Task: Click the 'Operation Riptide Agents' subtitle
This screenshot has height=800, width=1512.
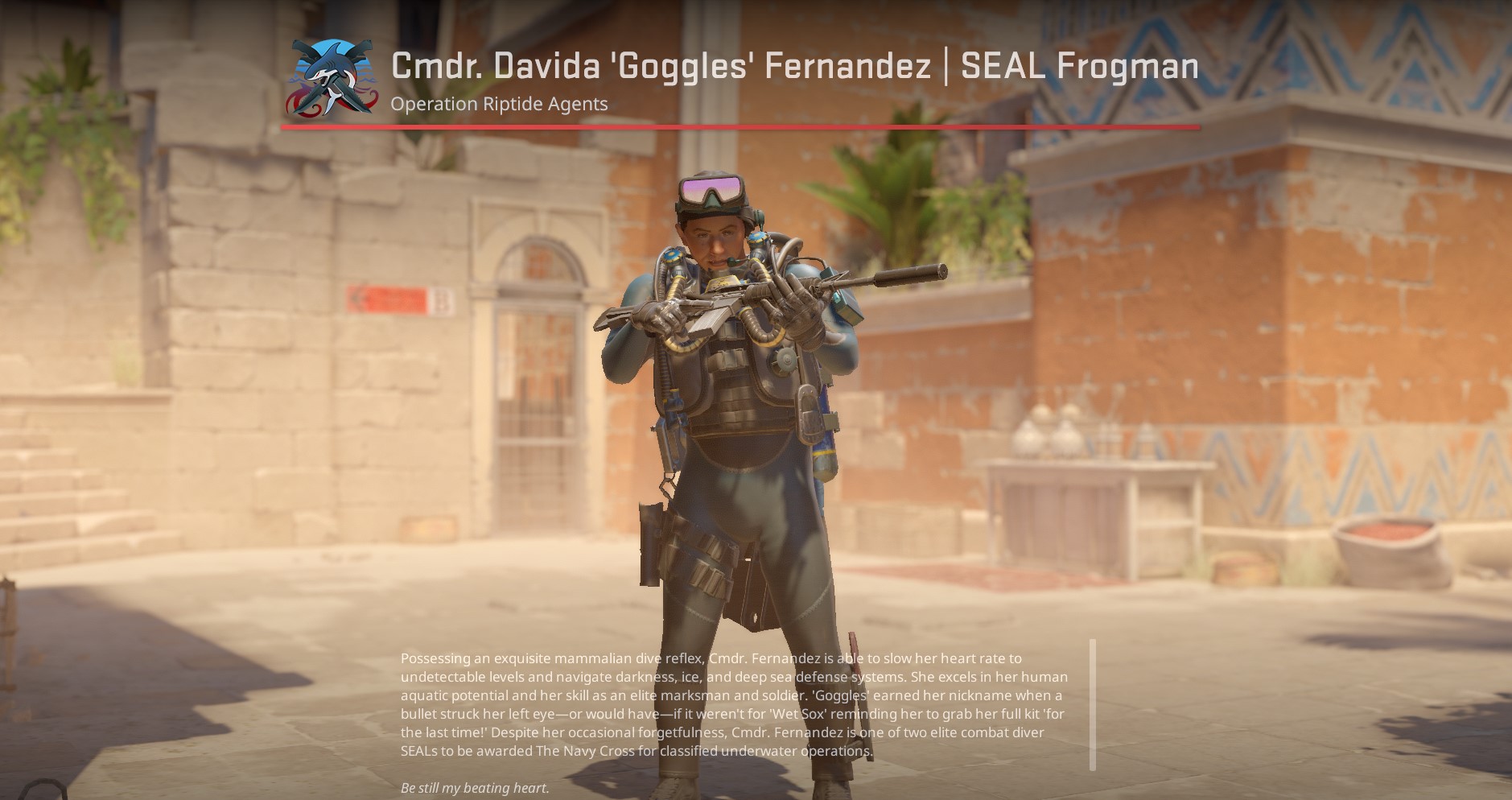Action: 499,104
